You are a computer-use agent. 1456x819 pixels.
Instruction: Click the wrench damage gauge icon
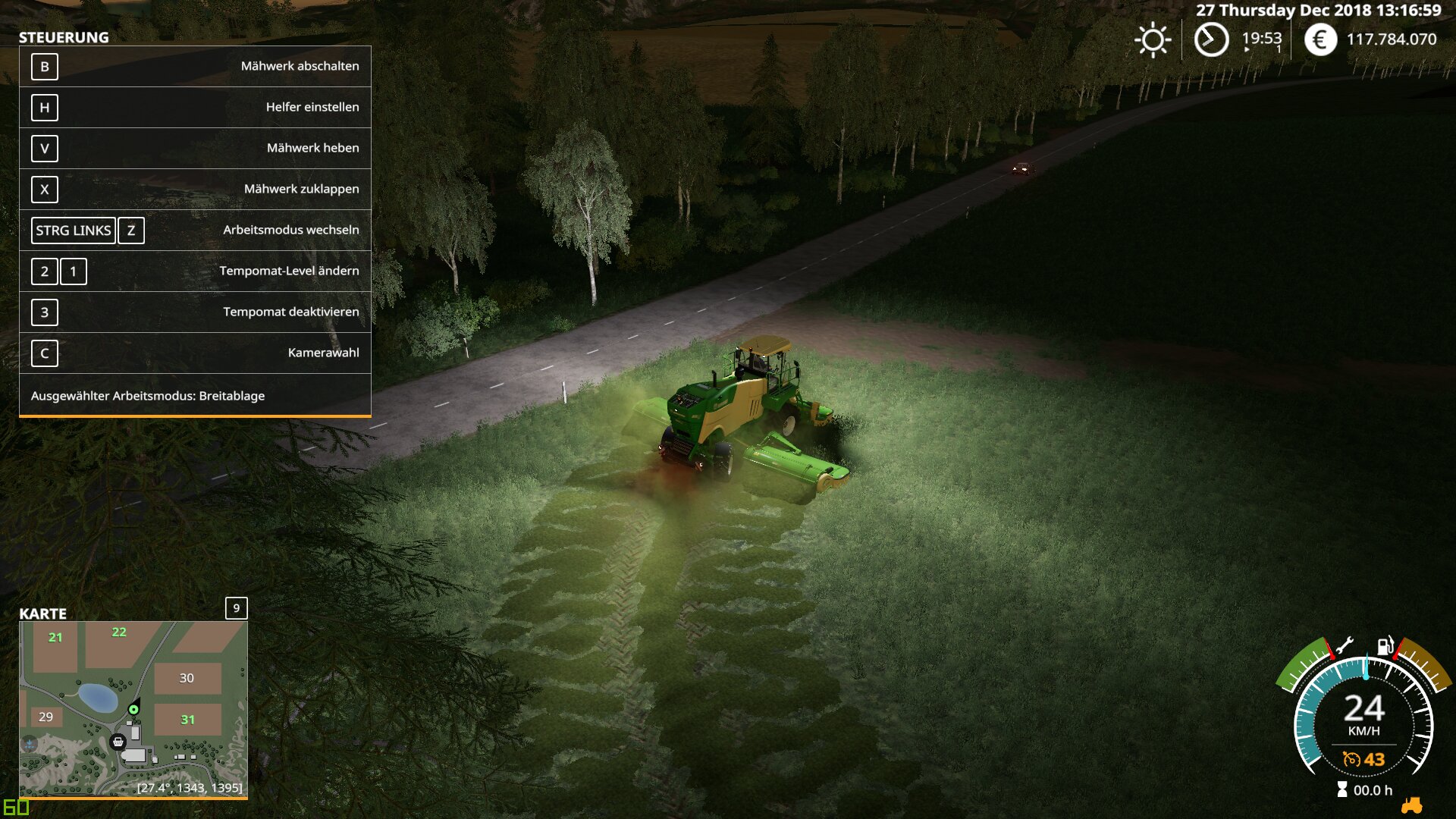click(1345, 646)
